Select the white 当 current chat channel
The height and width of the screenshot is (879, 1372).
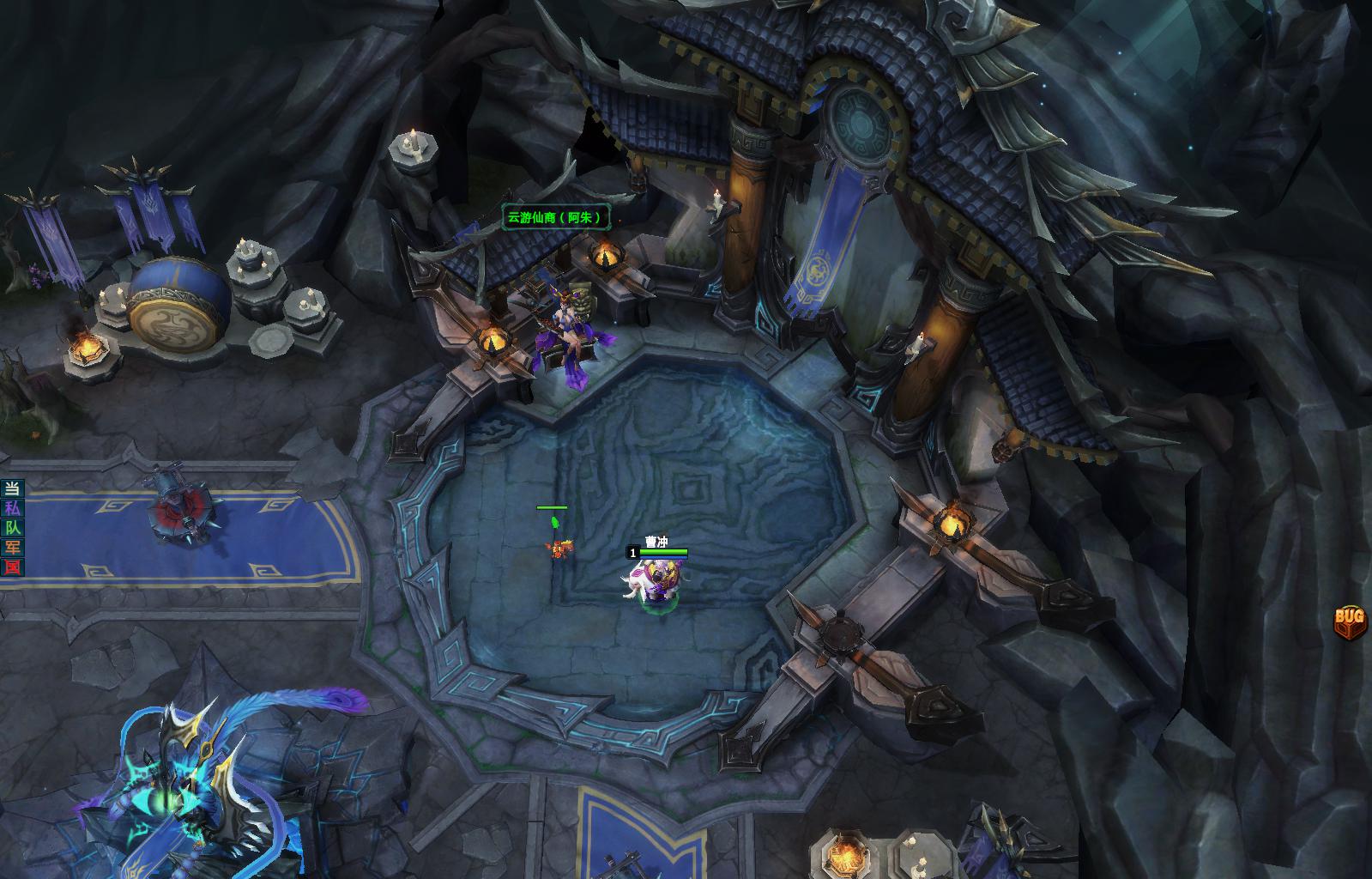coord(12,488)
